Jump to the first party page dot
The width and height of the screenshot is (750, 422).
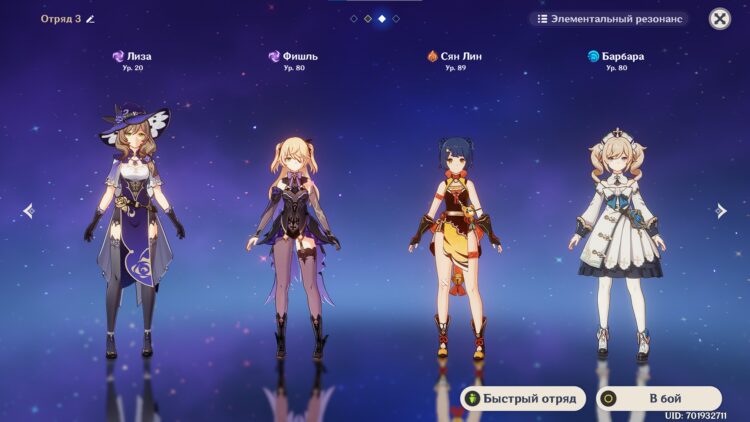pos(354,19)
